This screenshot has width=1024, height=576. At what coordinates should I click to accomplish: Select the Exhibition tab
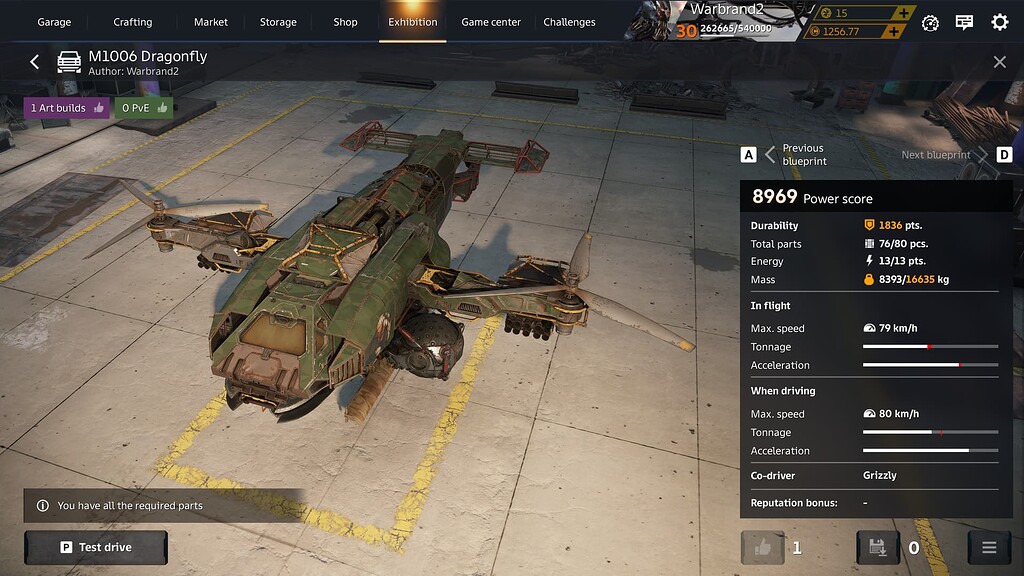pos(413,22)
